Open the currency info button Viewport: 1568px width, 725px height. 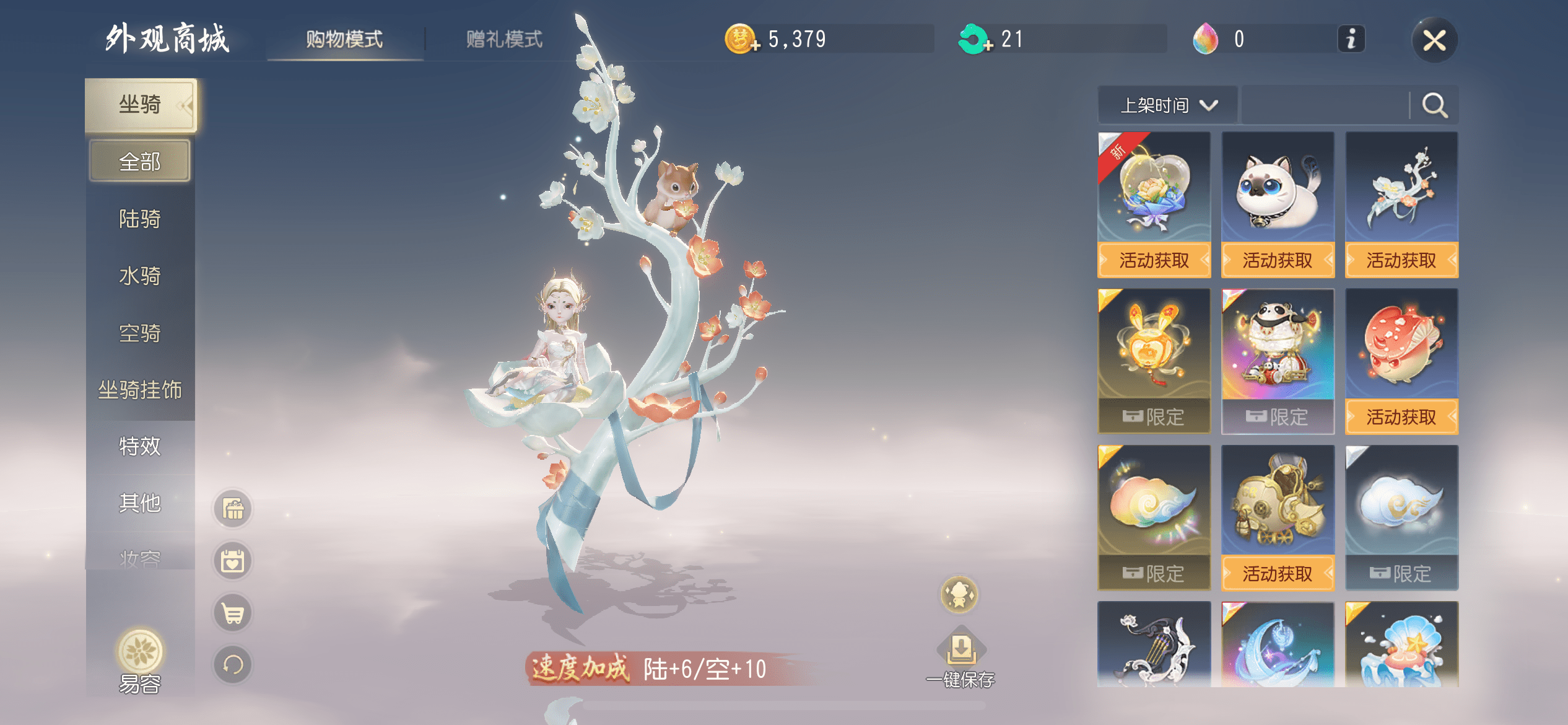(1351, 40)
